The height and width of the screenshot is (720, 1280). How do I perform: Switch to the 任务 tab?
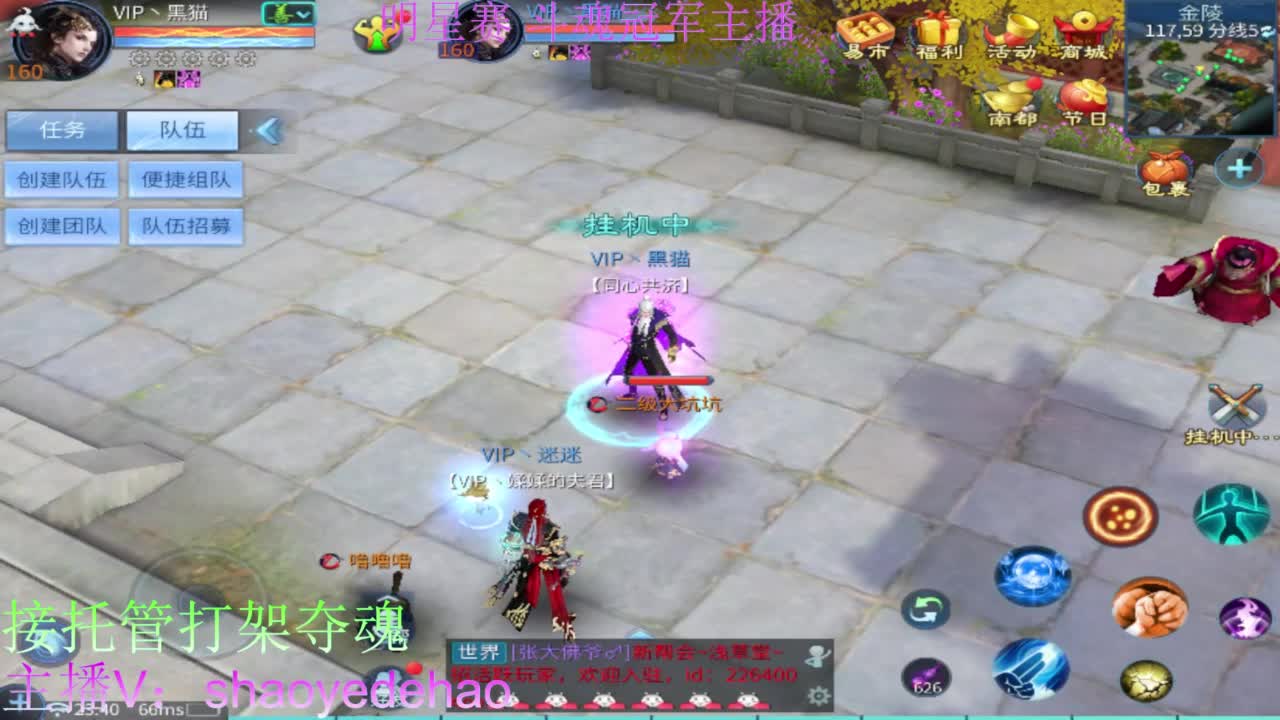point(63,131)
